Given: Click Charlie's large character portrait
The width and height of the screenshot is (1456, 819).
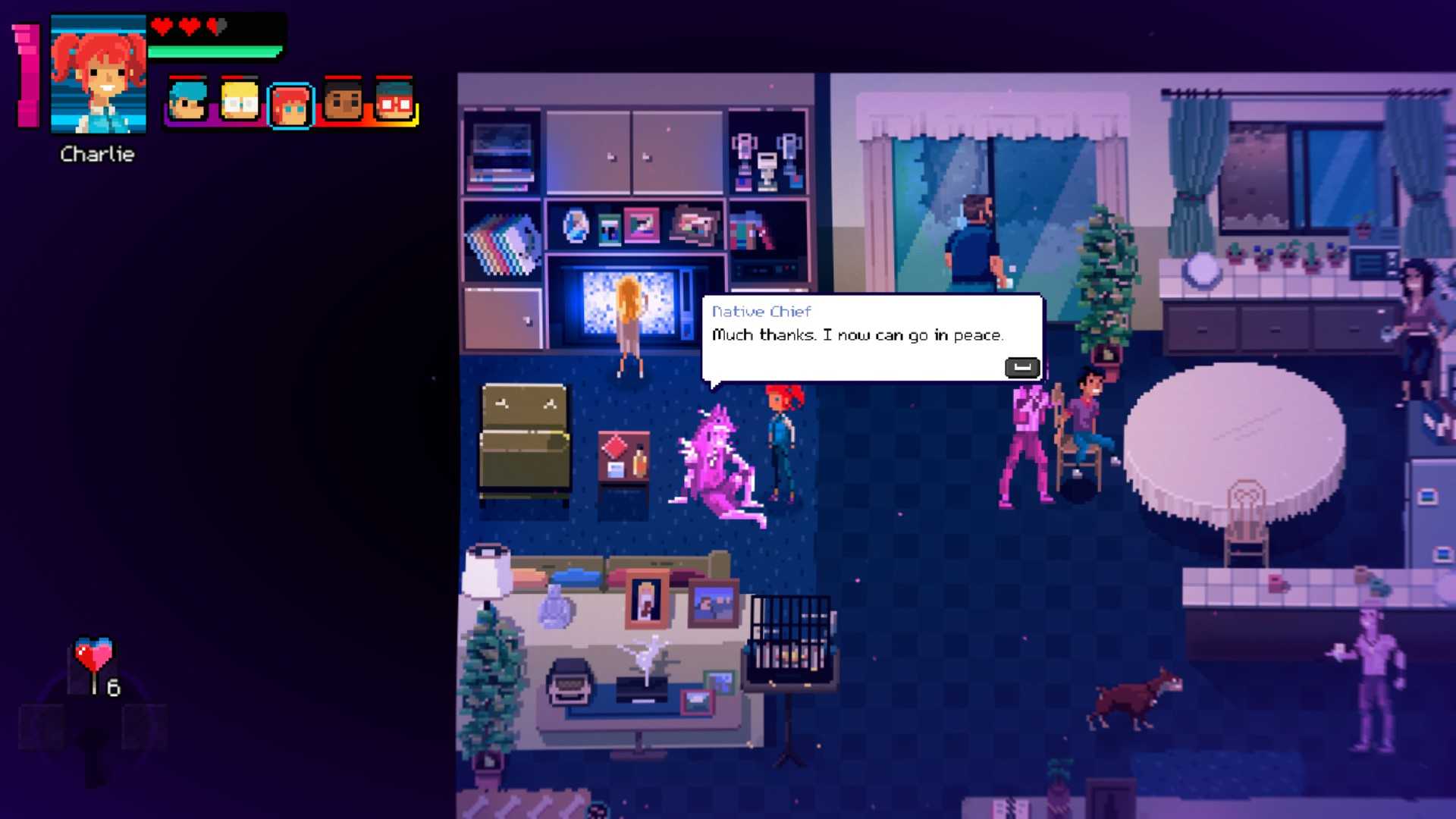Looking at the screenshot, I should [x=98, y=74].
